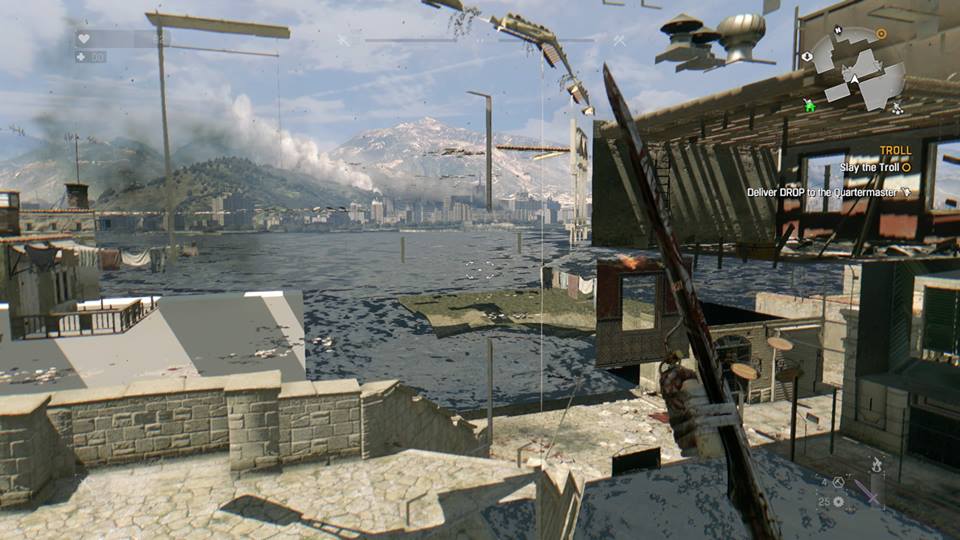Screen dimensions: 960x540
Task: Click the green survivor marker beside minimap
Action: (x=810, y=104)
